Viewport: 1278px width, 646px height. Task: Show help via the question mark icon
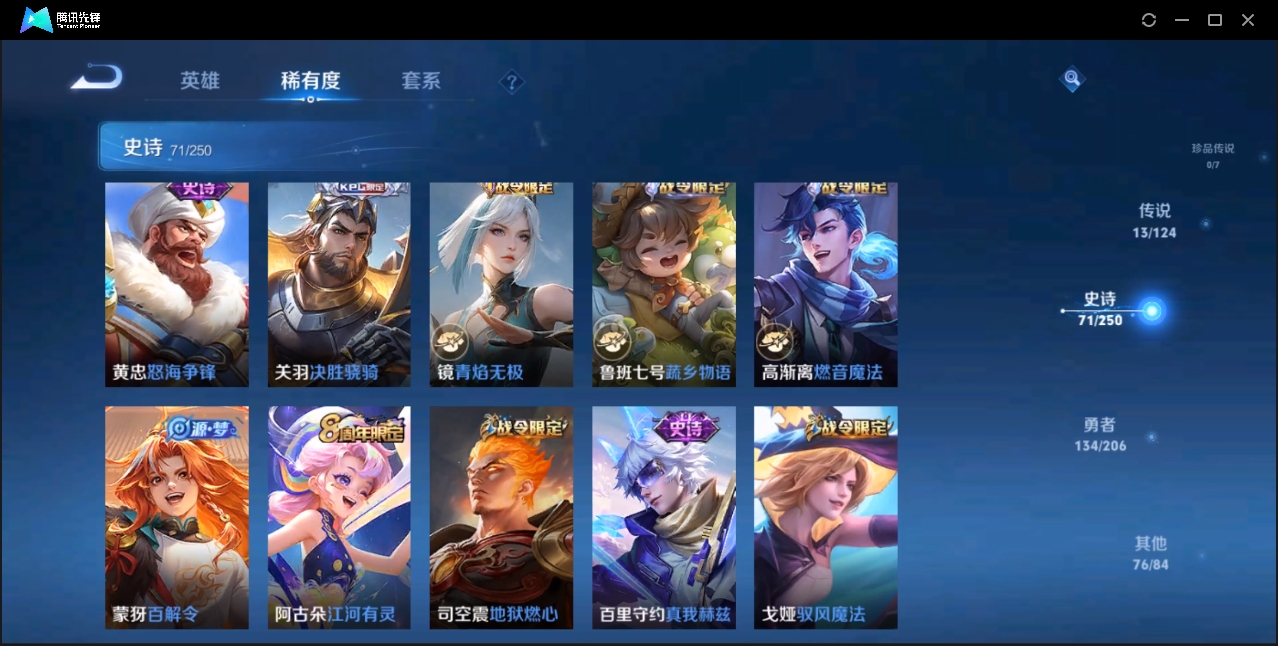511,82
